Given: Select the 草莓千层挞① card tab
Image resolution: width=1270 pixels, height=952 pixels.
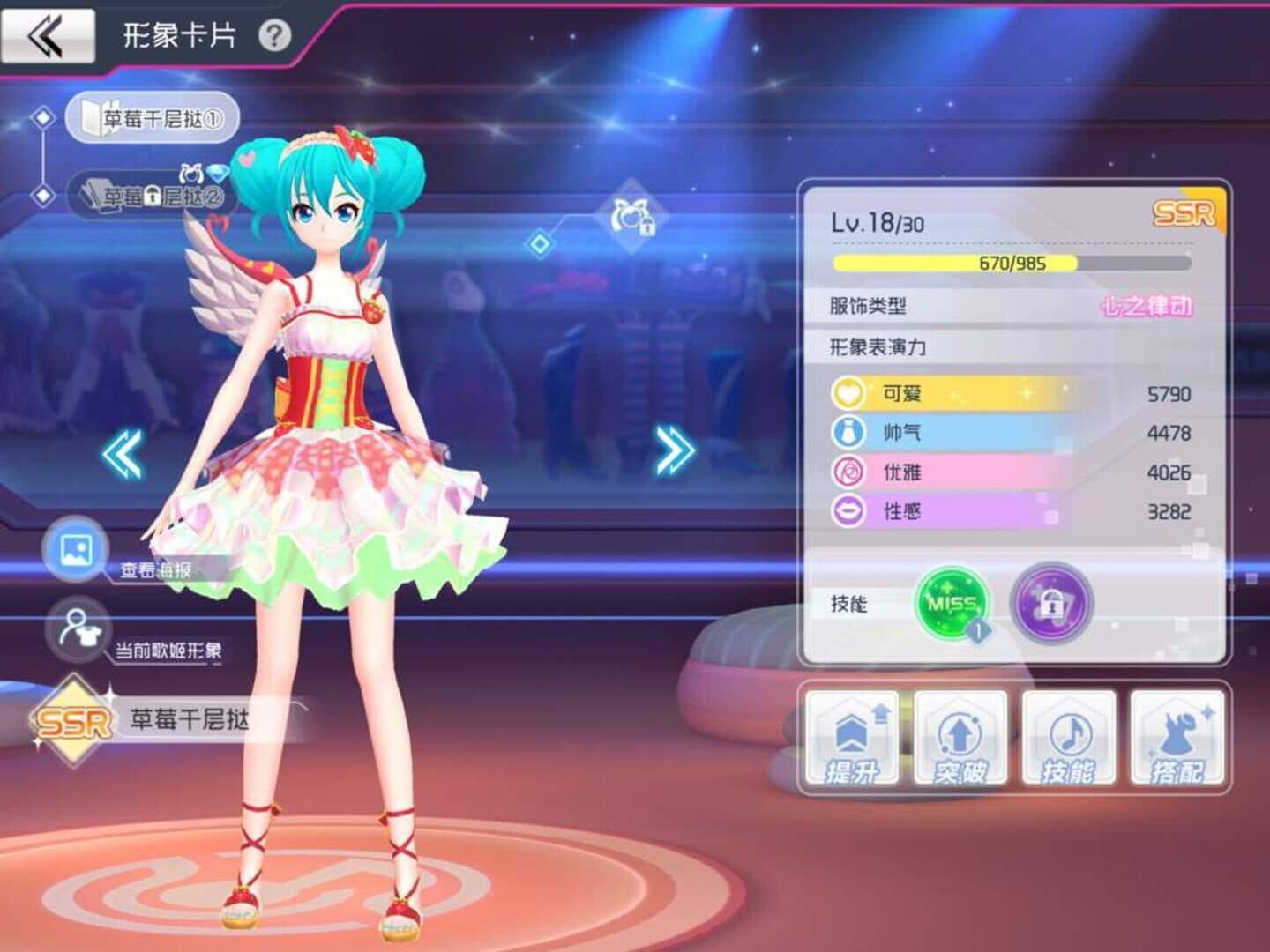Looking at the screenshot, I should click(x=152, y=118).
